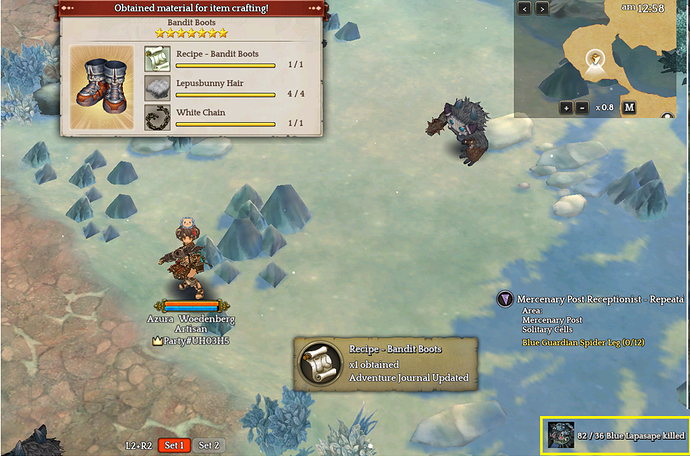Open the full map with M button

629,107
